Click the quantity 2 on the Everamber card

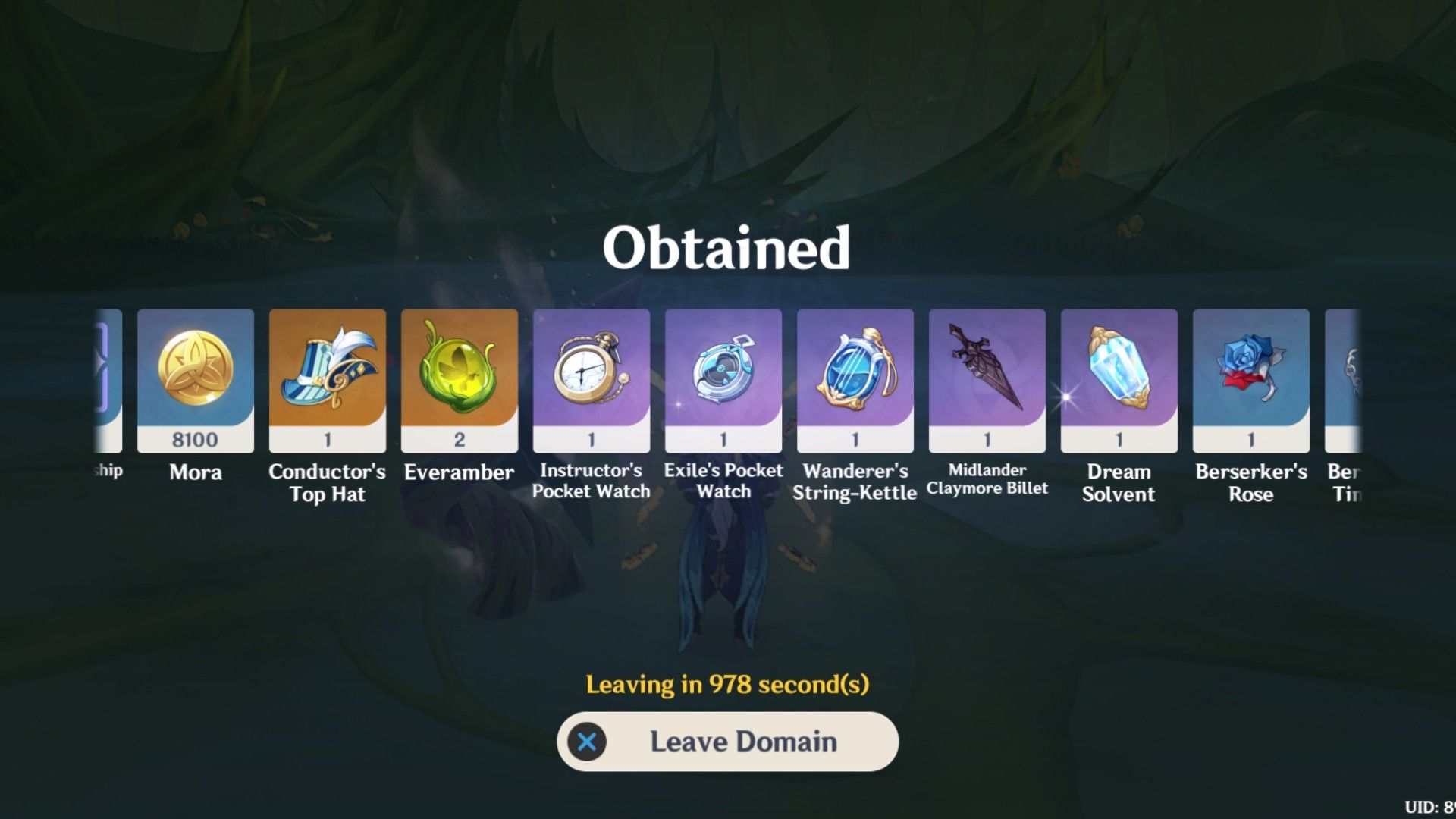pyautogui.click(x=459, y=438)
